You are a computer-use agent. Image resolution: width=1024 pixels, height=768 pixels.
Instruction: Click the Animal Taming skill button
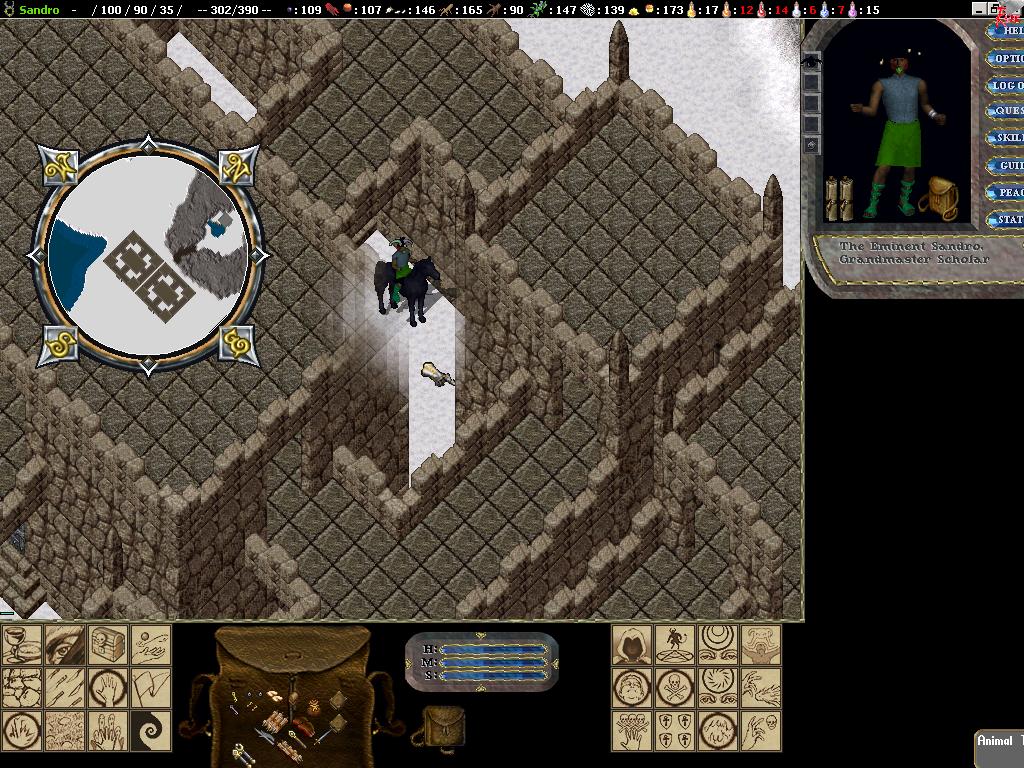(x=1000, y=742)
